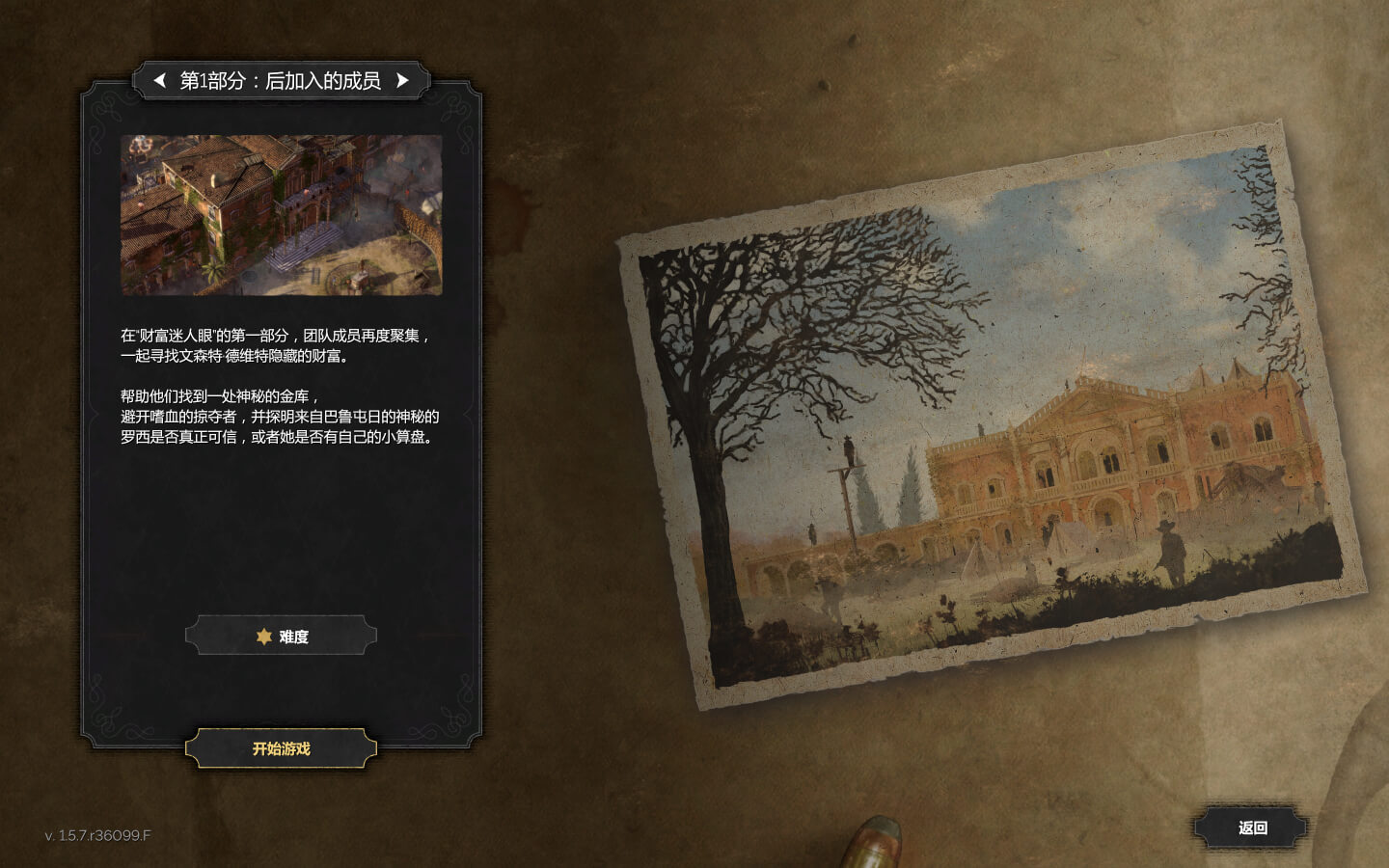
Task: Start the mission with 开始游戏
Action: coord(281,748)
